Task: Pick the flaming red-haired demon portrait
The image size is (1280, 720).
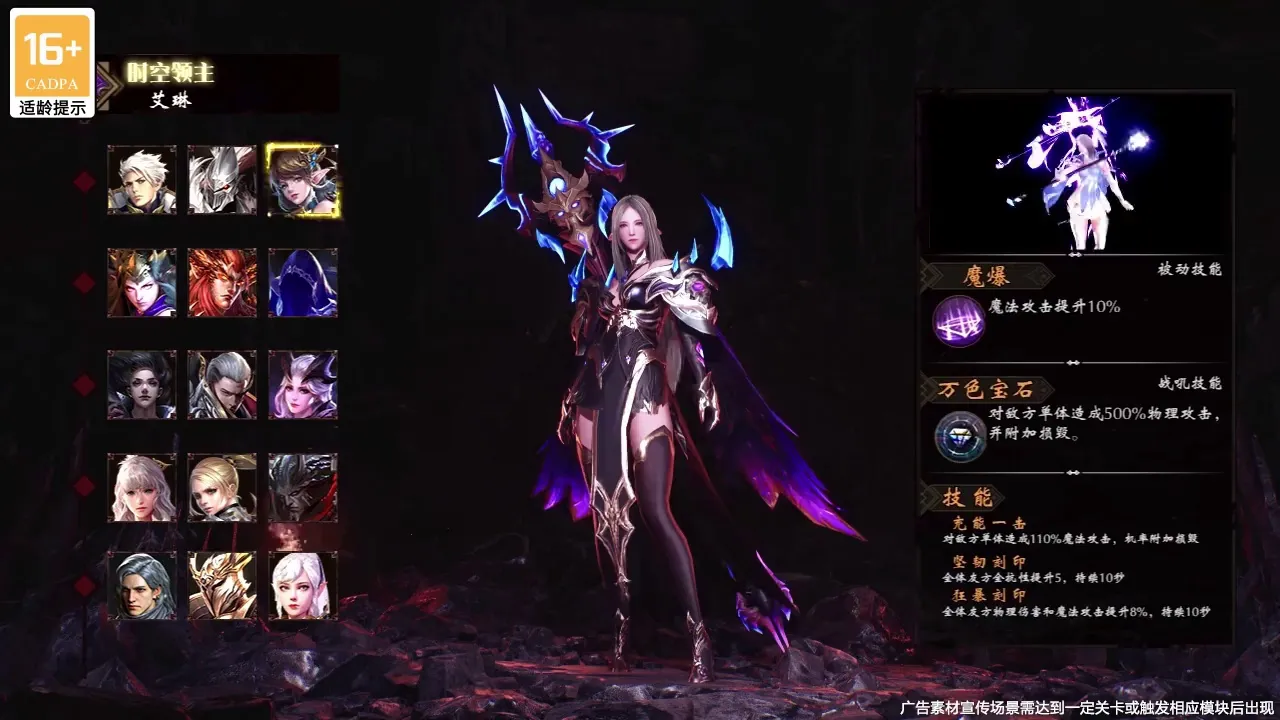Action: (x=222, y=283)
